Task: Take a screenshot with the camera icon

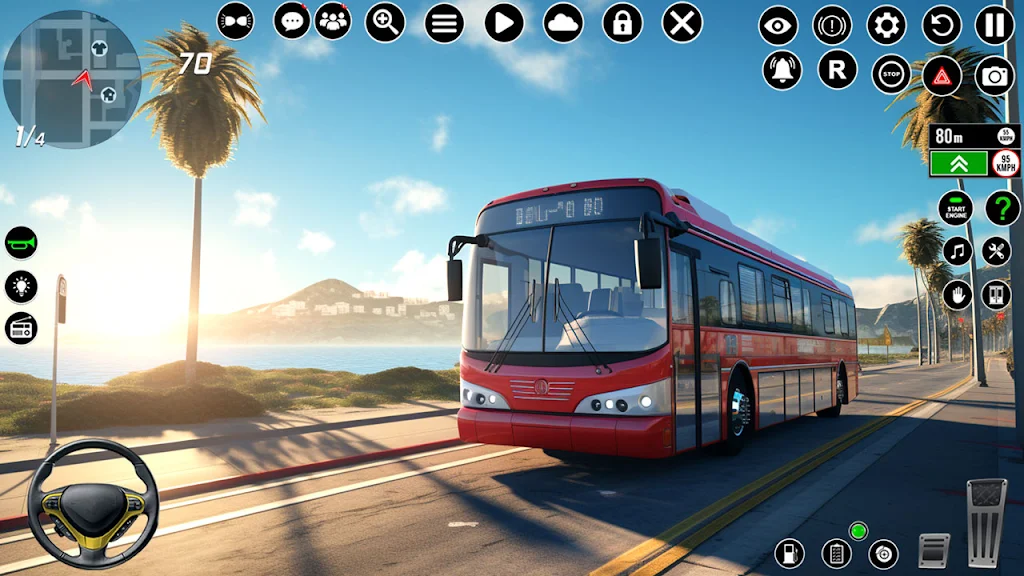Action: (x=994, y=75)
